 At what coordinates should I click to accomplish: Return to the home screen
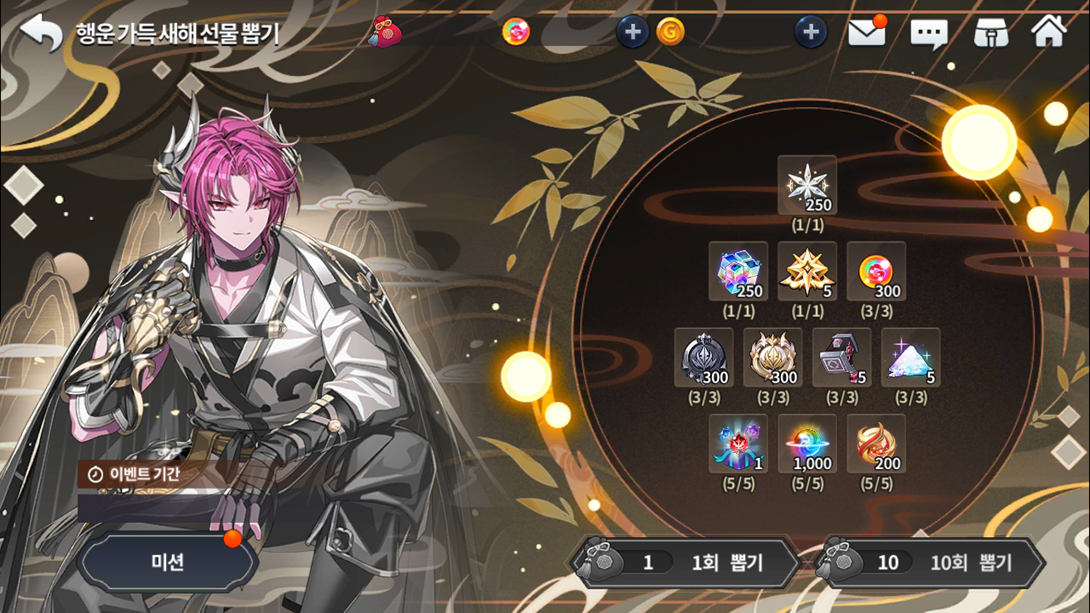click(1049, 32)
